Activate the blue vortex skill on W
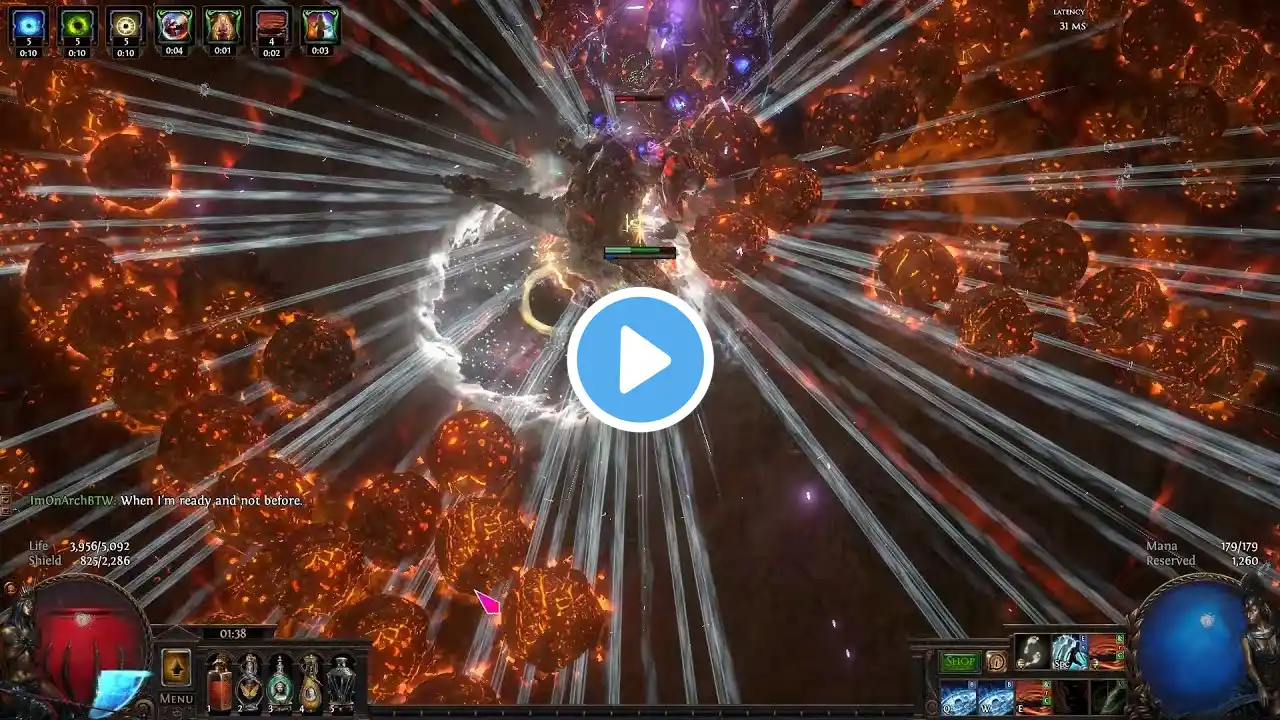1280x720 pixels. click(x=995, y=697)
